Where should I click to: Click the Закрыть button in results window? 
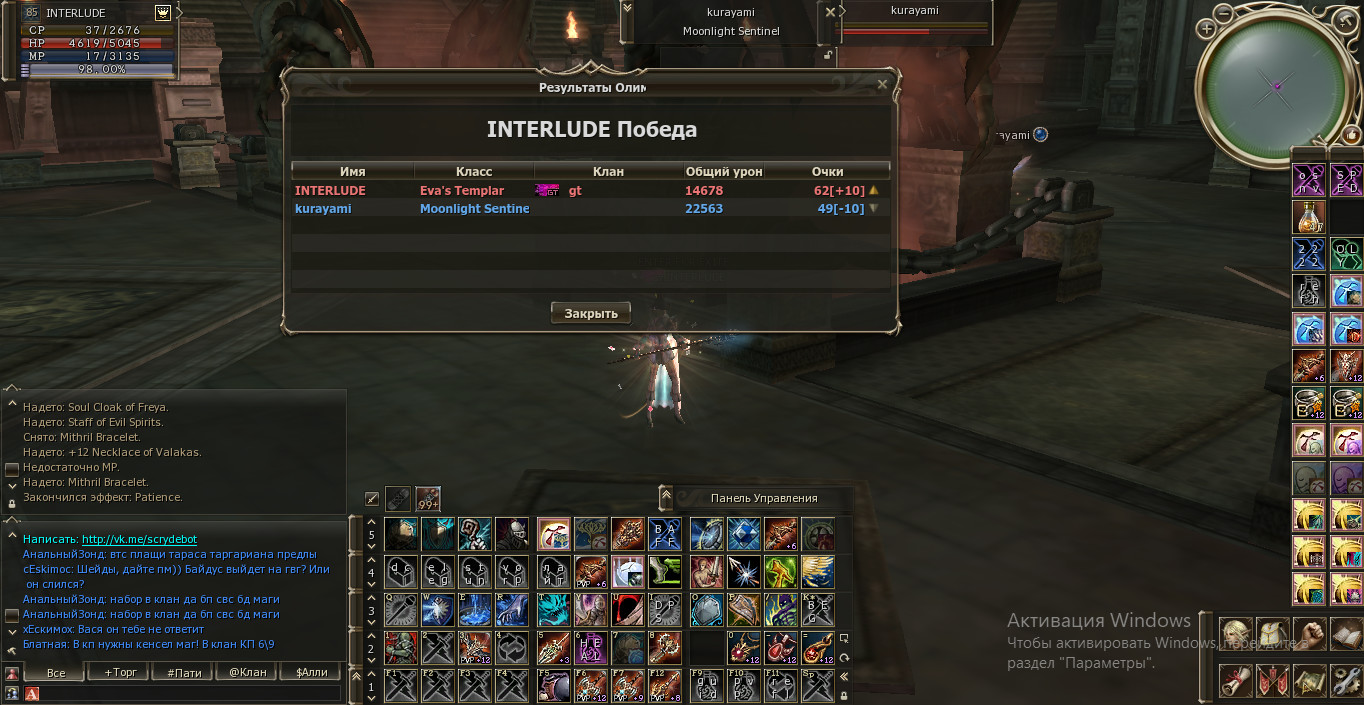coord(590,313)
